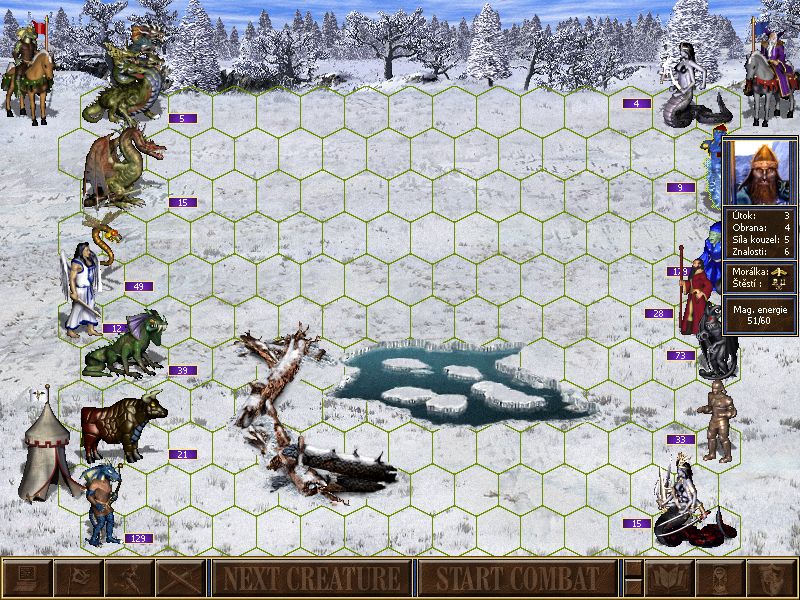Select the Next Creature button

(311, 578)
